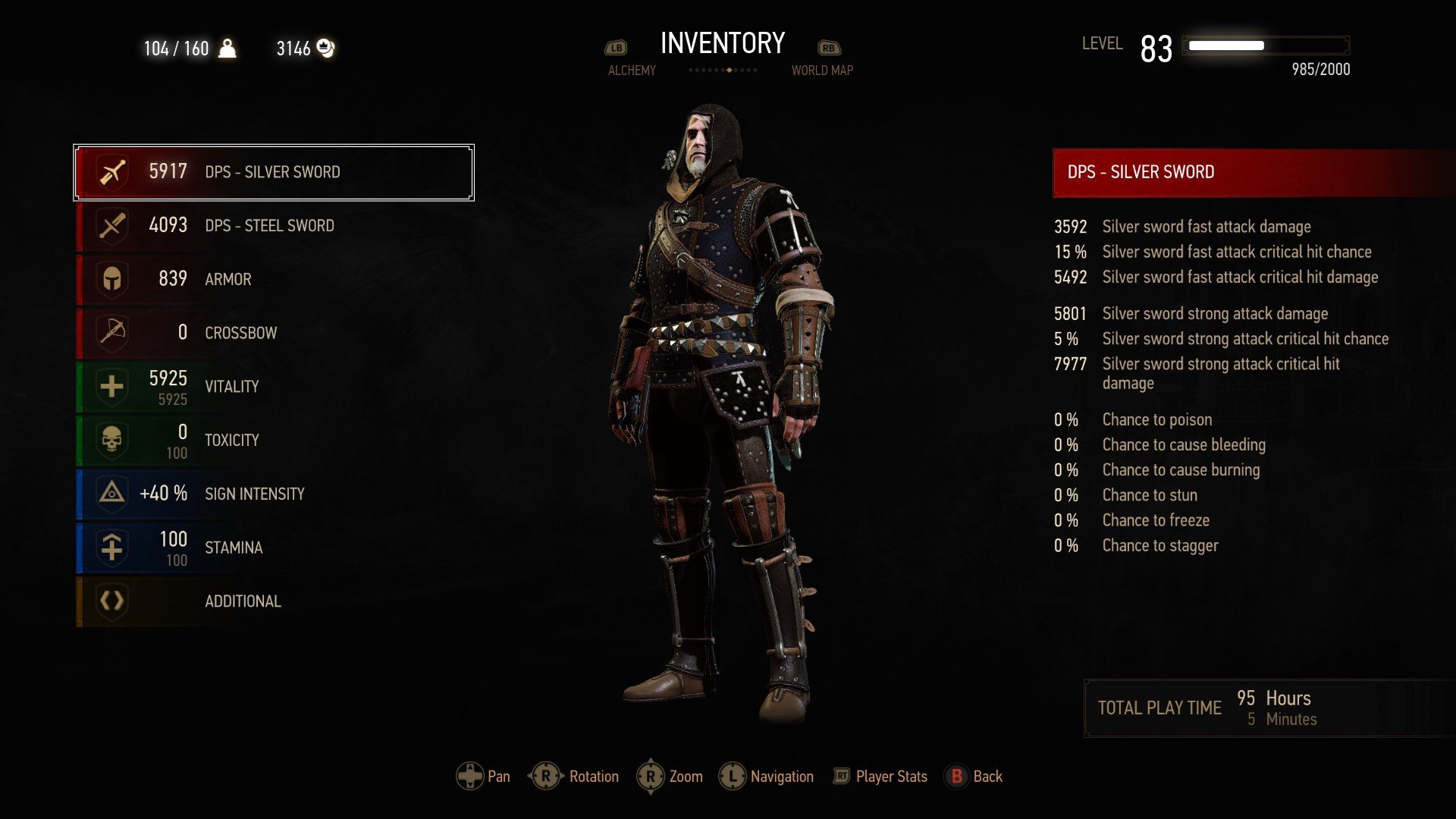Select the Crossbow stat row
This screenshot has width=1456, height=819.
point(273,333)
